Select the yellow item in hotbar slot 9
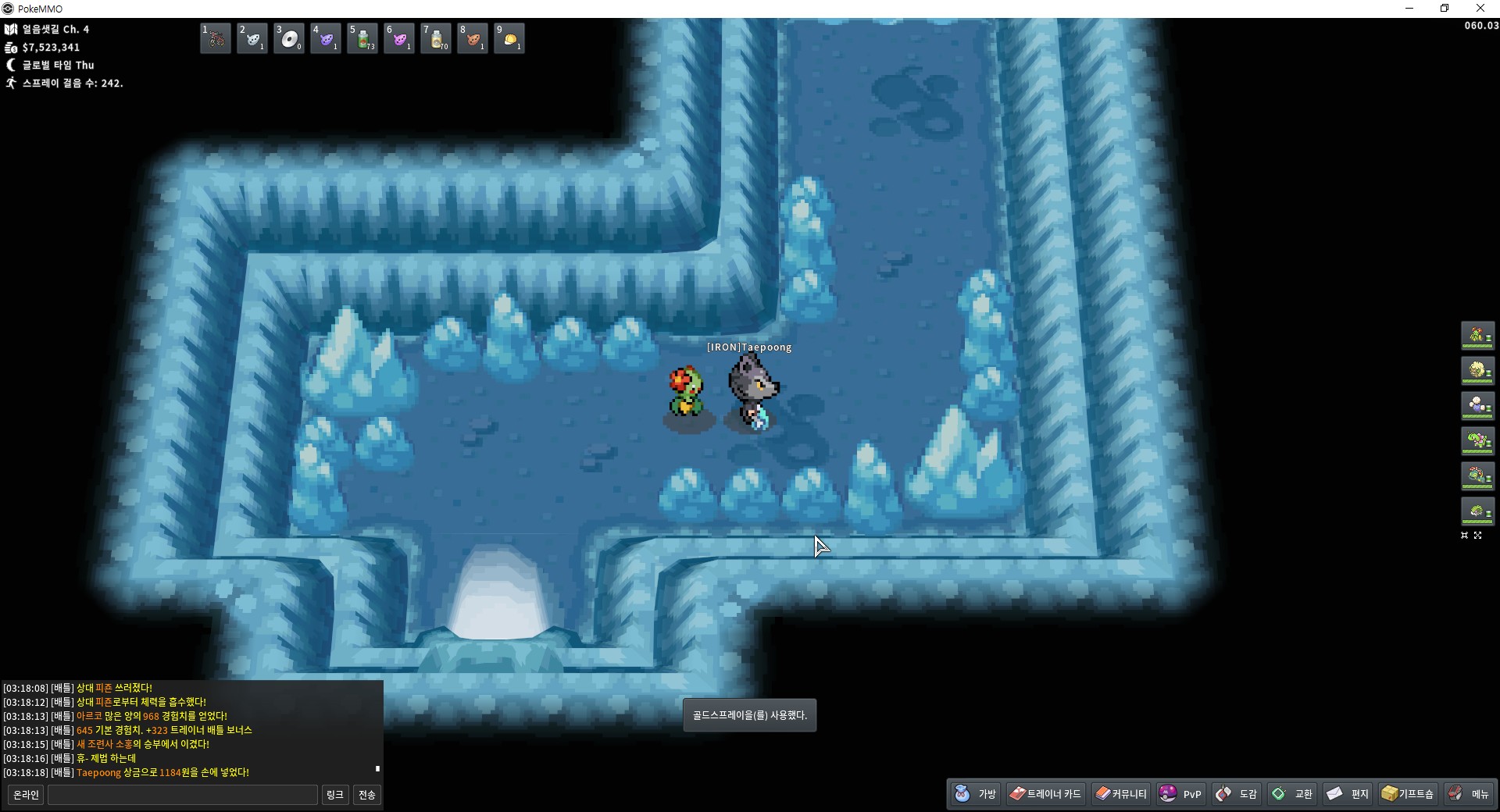 (x=509, y=38)
